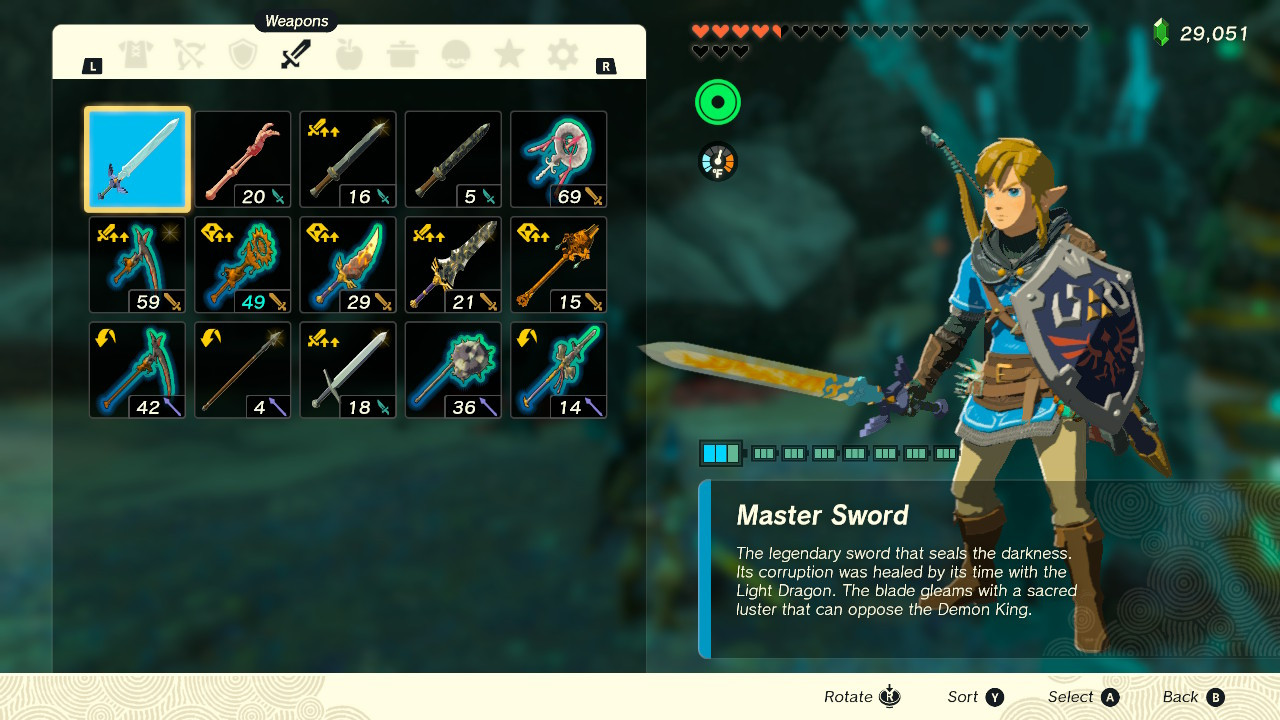Click the green stealth noise indicator

717,103
